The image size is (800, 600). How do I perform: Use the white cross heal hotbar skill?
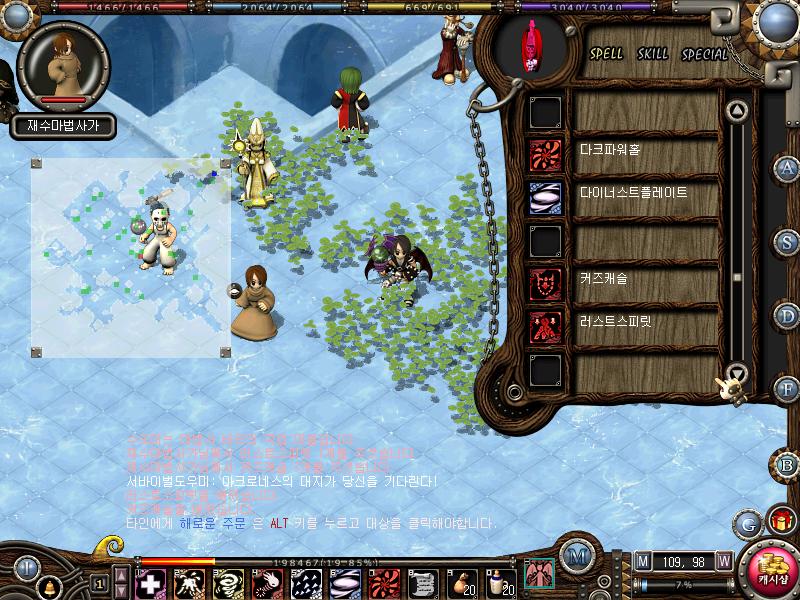[149, 583]
